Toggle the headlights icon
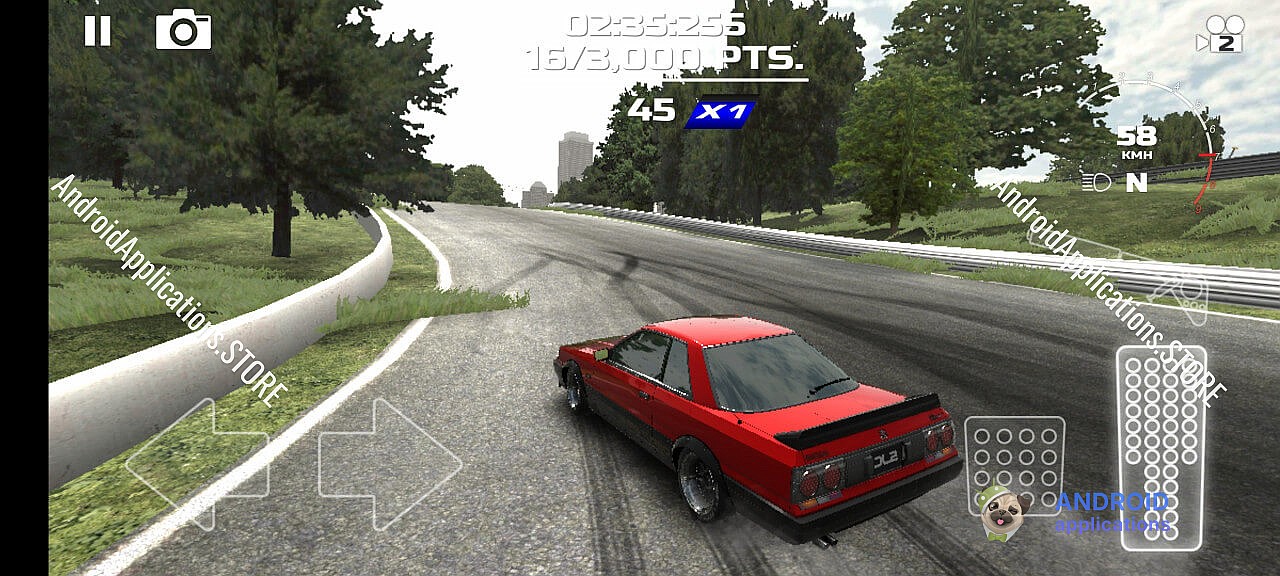Viewport: 1280px width, 576px height. [x=1096, y=182]
